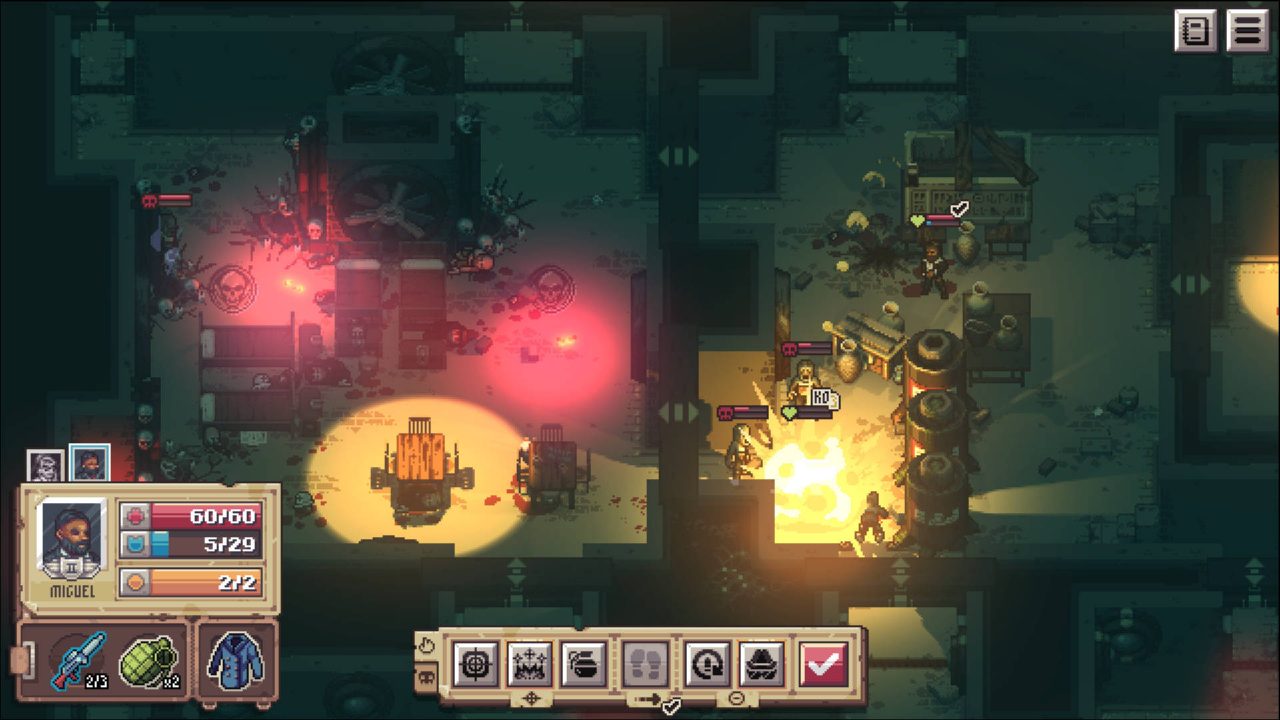Toggle the equipment panel side handle
This screenshot has height=720, width=1280.
click(18, 661)
